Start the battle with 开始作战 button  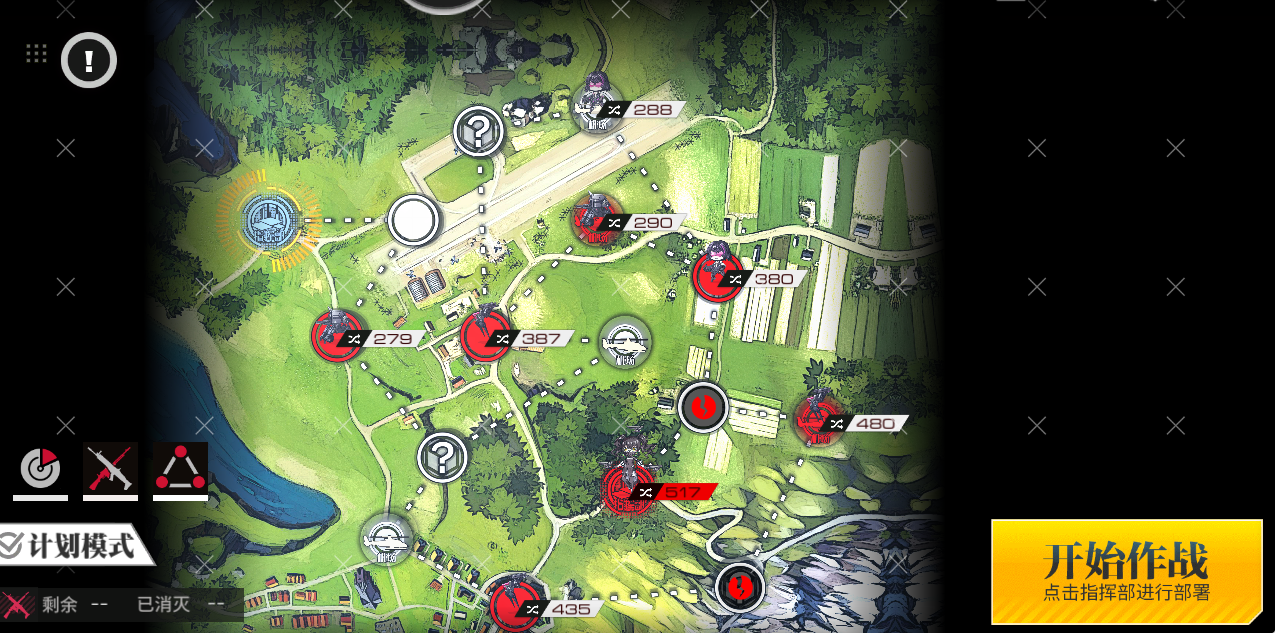(1126, 571)
